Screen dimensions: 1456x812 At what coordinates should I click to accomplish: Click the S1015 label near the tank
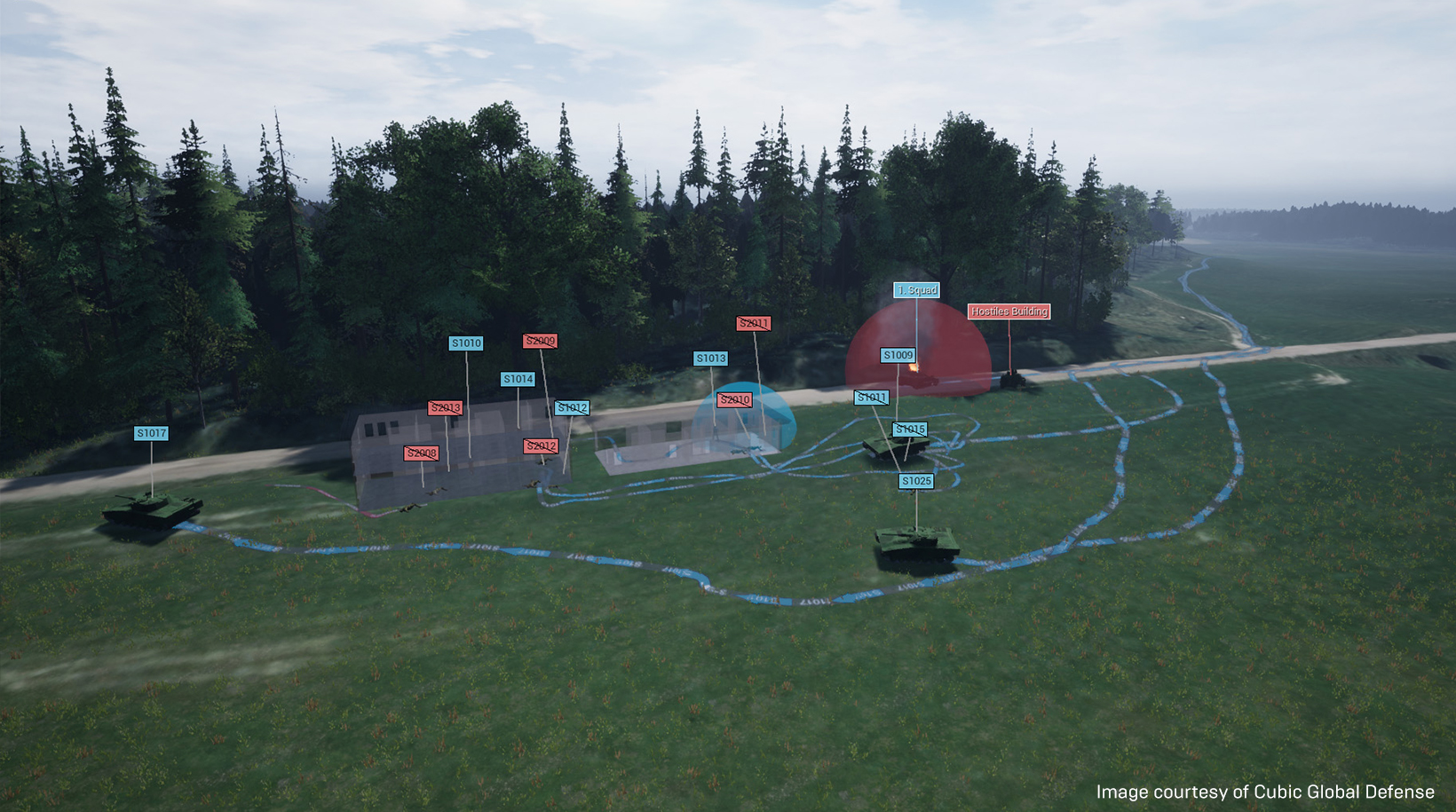[910, 430]
